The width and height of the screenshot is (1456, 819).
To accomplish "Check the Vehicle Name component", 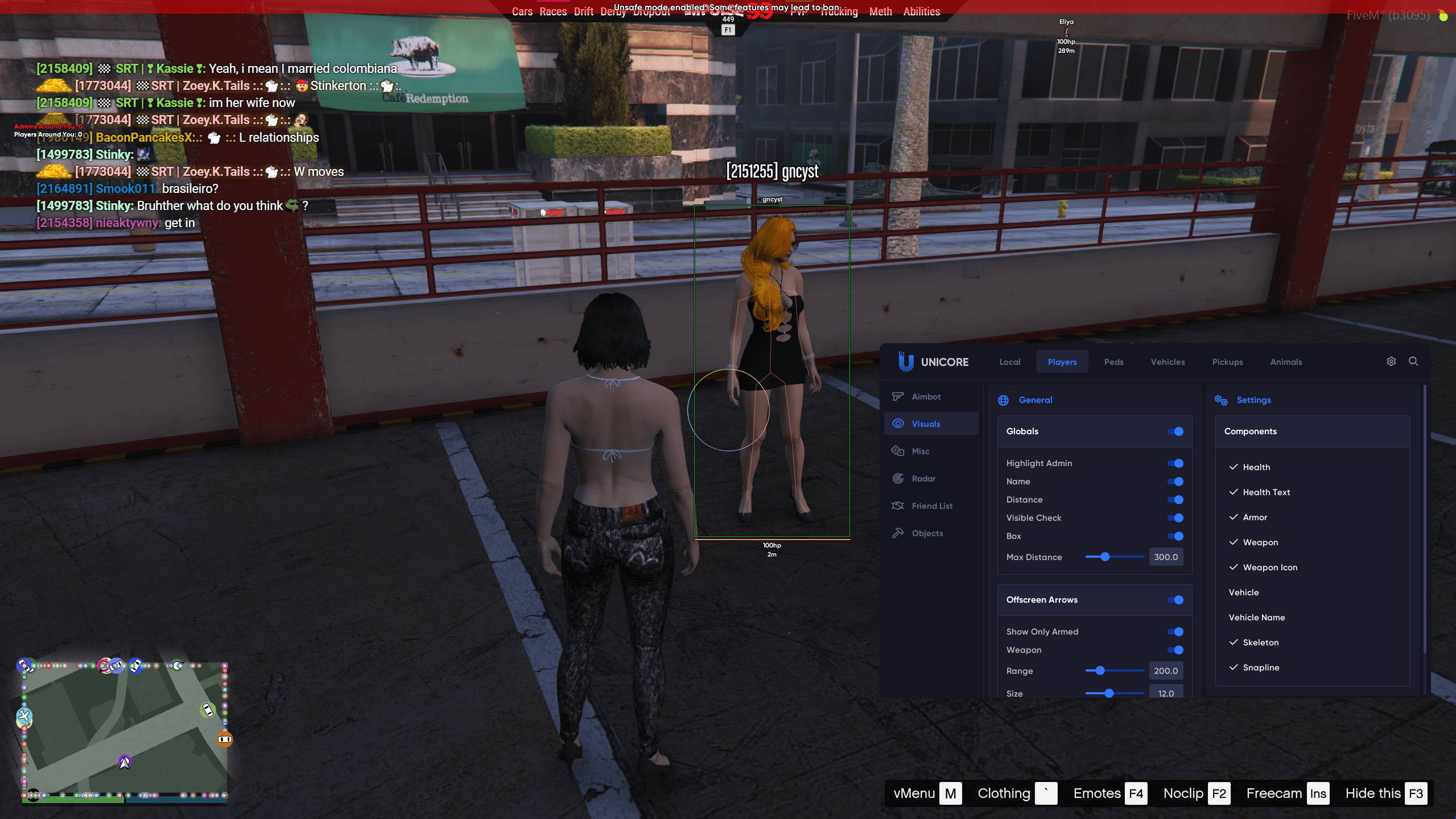I will point(1256,618).
